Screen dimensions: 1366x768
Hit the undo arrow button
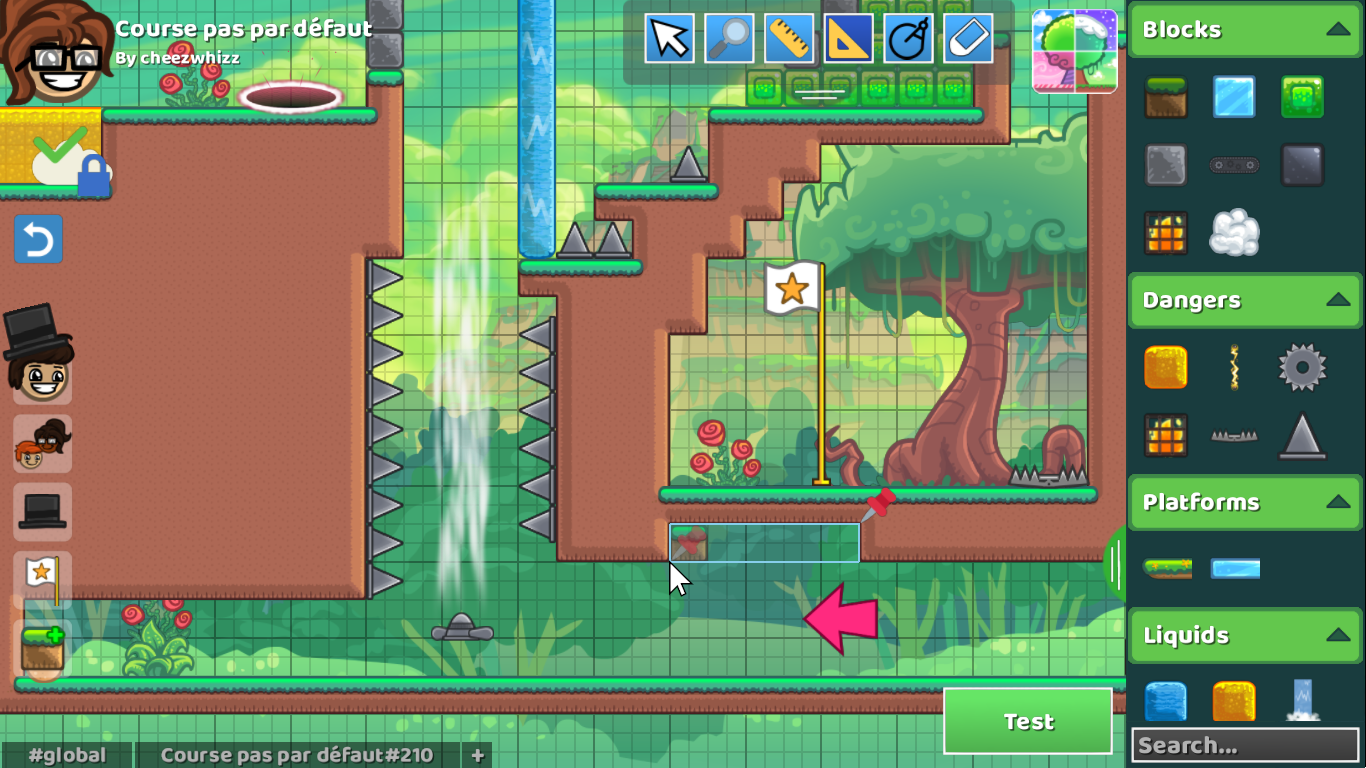point(38,240)
